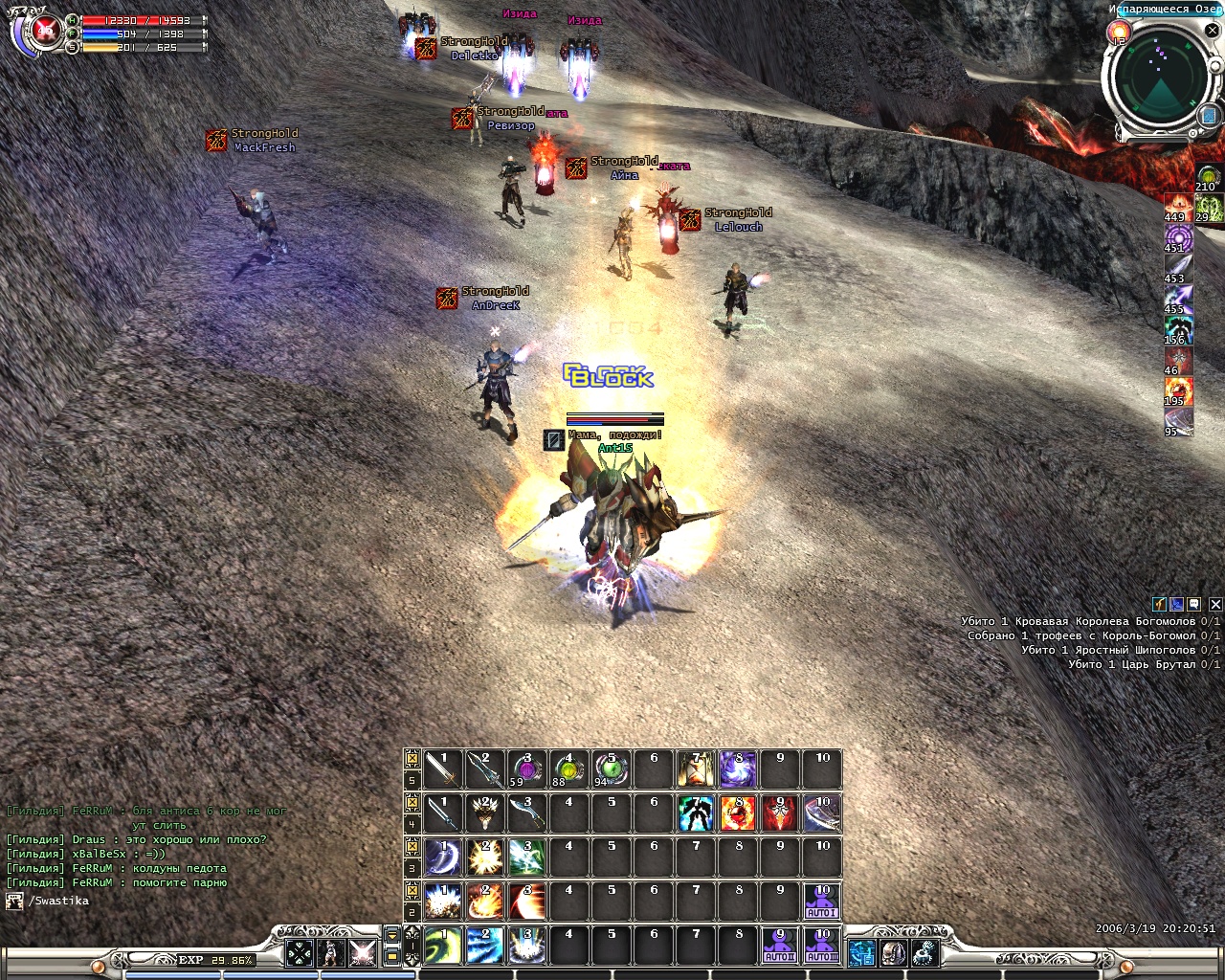Activate the hourglass item in hotbar slot 7
Image resolution: width=1225 pixels, height=980 pixels.
(696, 769)
